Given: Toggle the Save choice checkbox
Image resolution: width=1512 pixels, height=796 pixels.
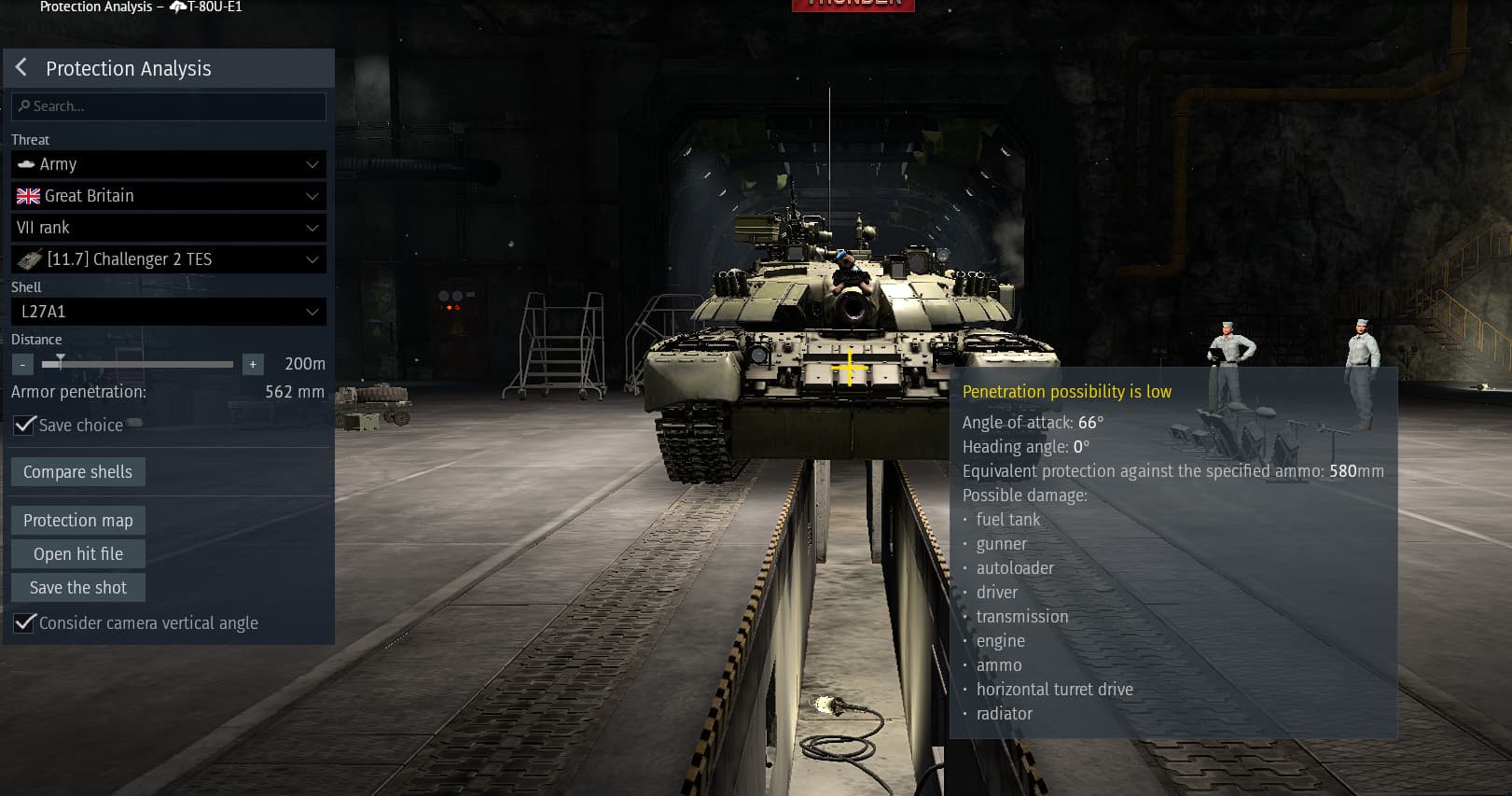Looking at the screenshot, I should point(25,426).
